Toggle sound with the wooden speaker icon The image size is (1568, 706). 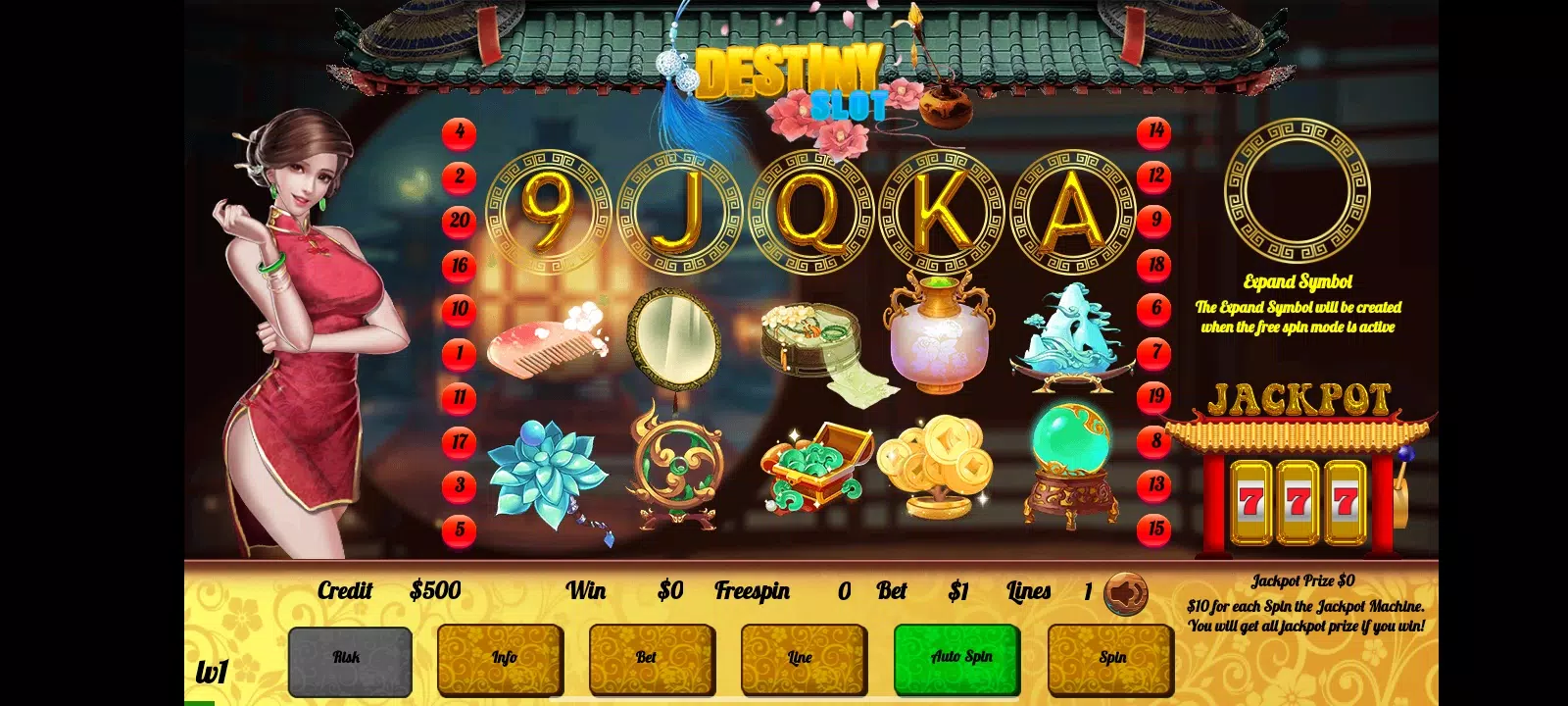point(1126,592)
